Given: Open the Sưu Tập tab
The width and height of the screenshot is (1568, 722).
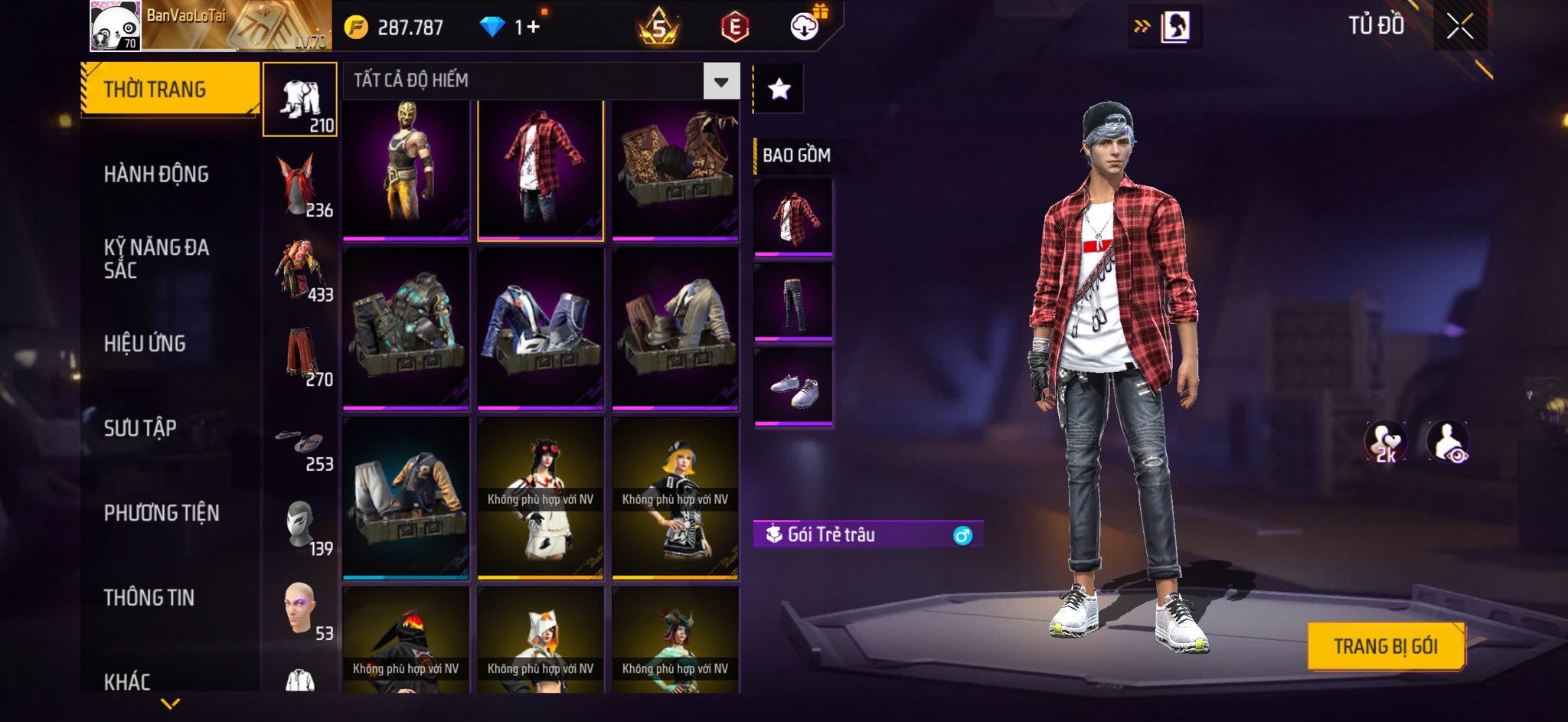Looking at the screenshot, I should [x=140, y=428].
